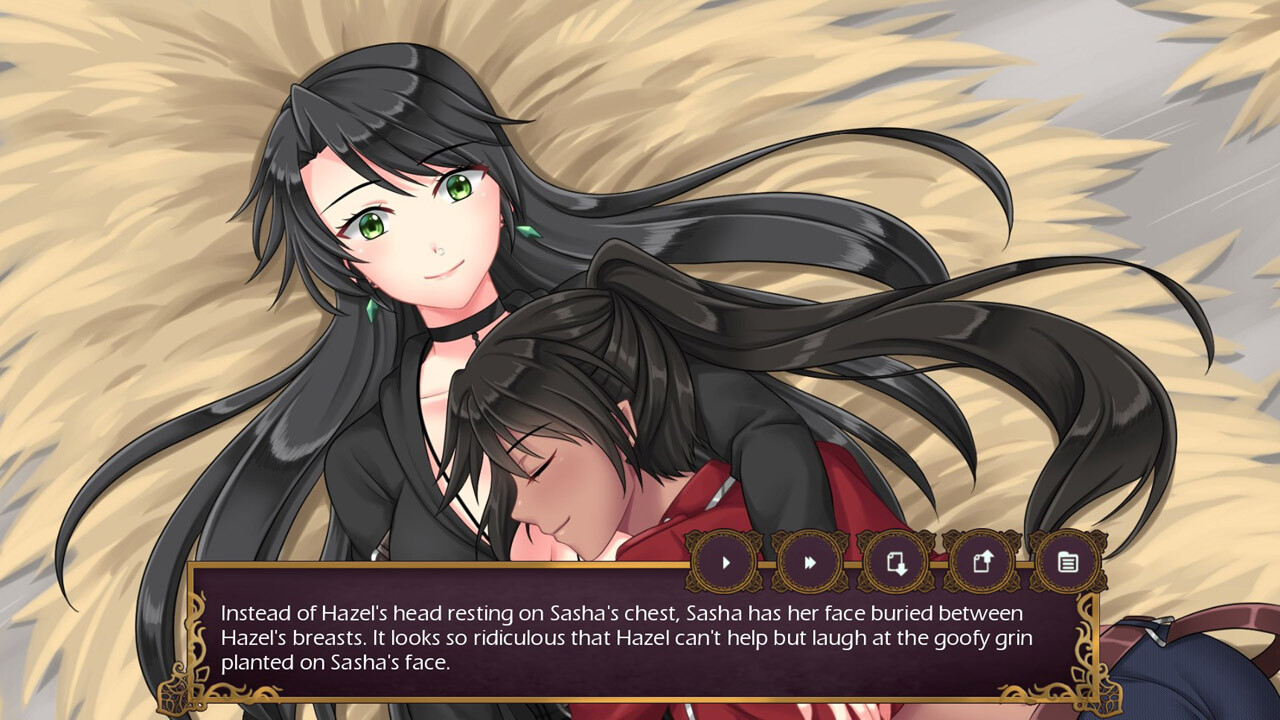Click the text box showing Hazel's narration

620,637
